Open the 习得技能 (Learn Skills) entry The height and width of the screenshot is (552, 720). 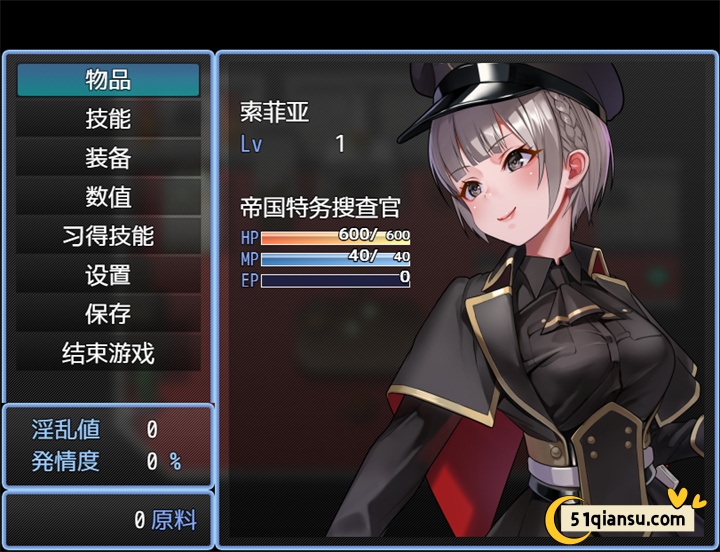(108, 236)
